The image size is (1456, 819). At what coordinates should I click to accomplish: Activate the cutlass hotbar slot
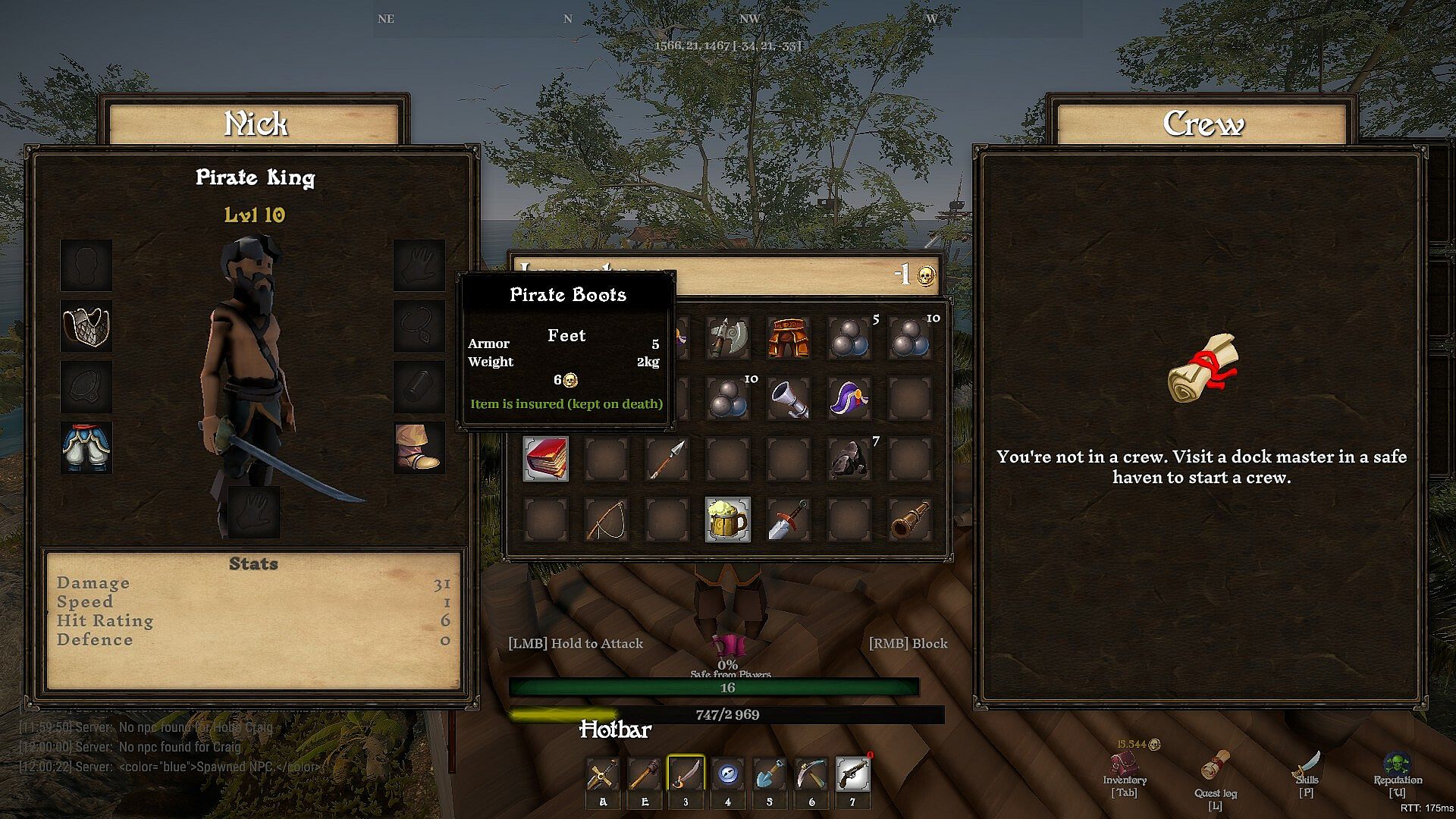686,774
